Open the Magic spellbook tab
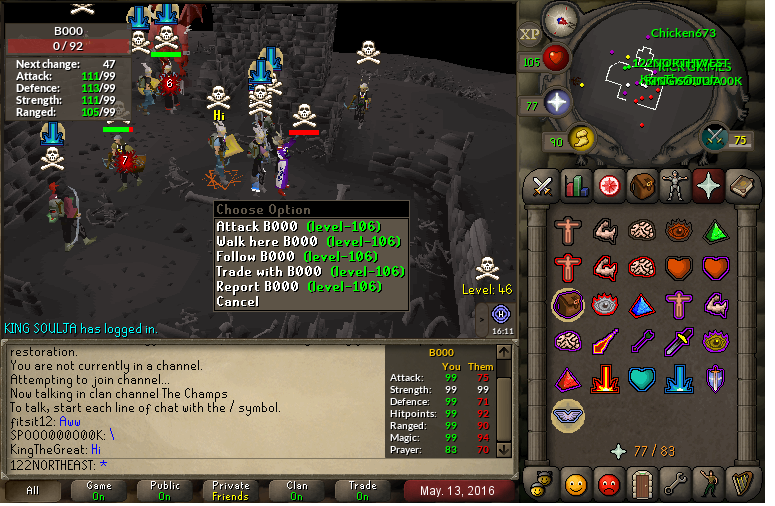Image resolution: width=775 pixels, height=506 pixels. [x=740, y=186]
